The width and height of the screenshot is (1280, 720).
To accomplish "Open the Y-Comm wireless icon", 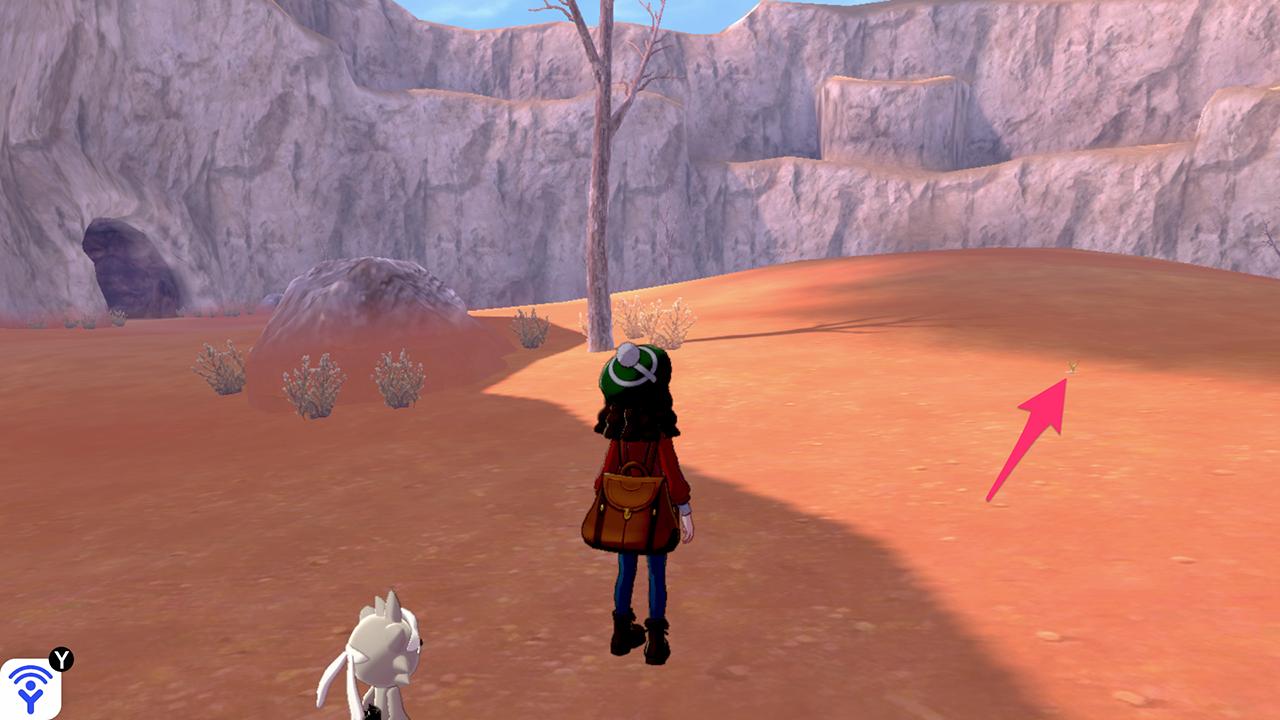I will (x=30, y=688).
